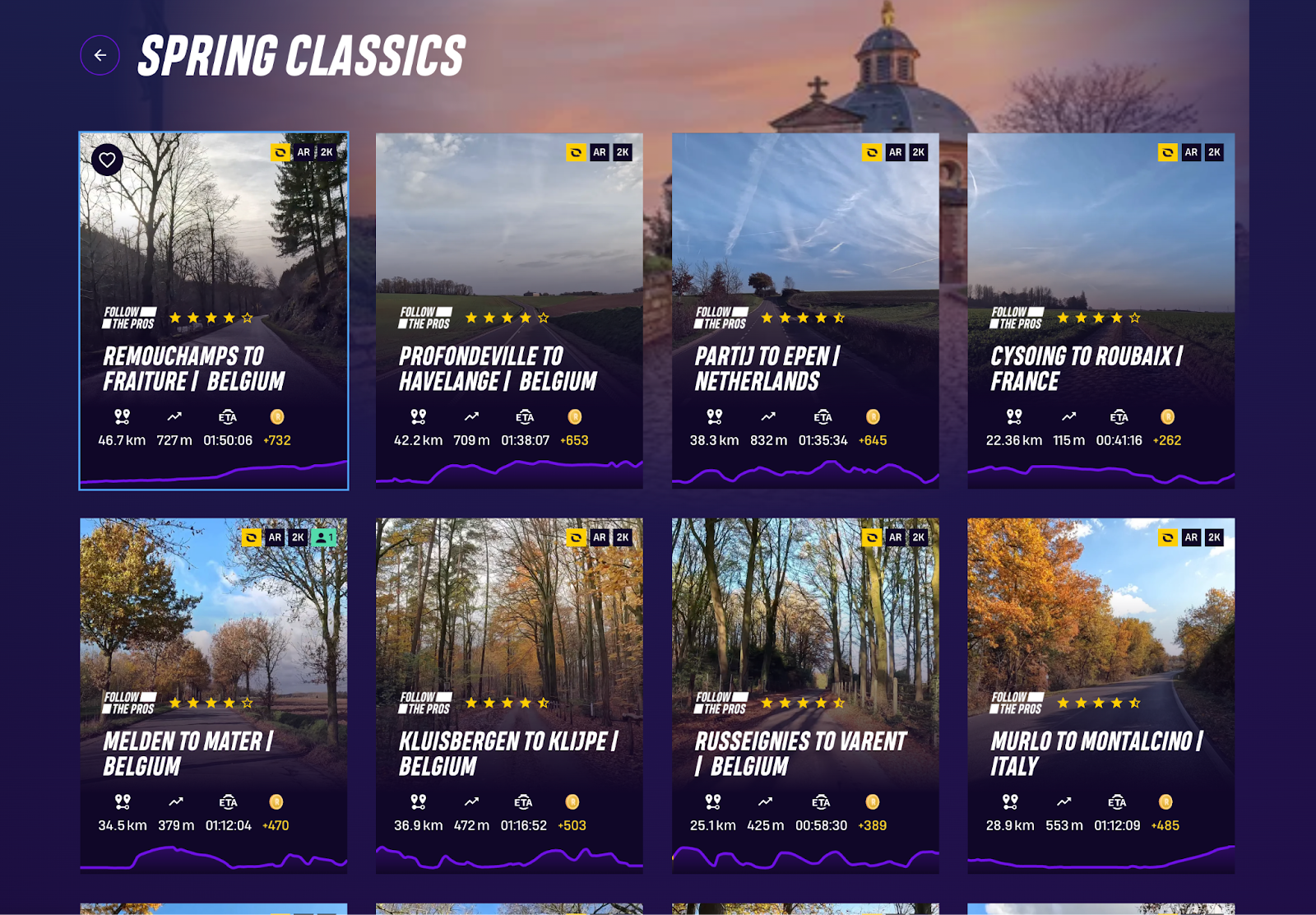Click the back arrow beside Spring Classics title
This screenshot has width=1316, height=915.
click(x=100, y=55)
